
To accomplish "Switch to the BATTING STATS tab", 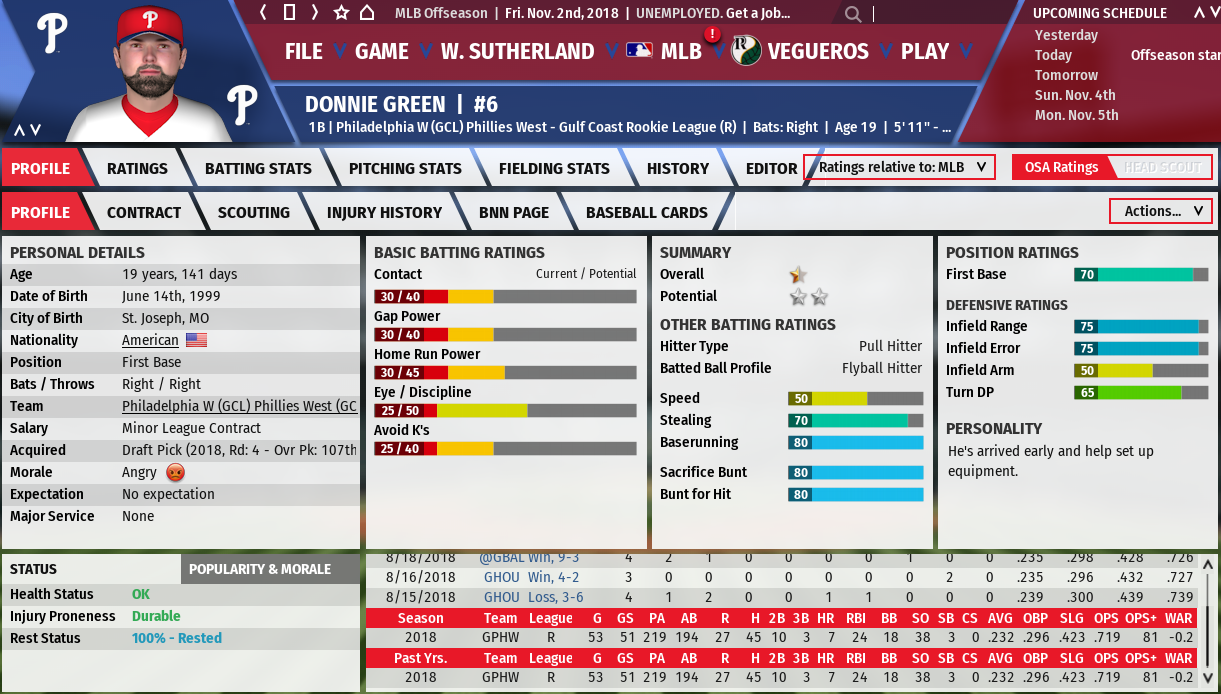I will (258, 169).
